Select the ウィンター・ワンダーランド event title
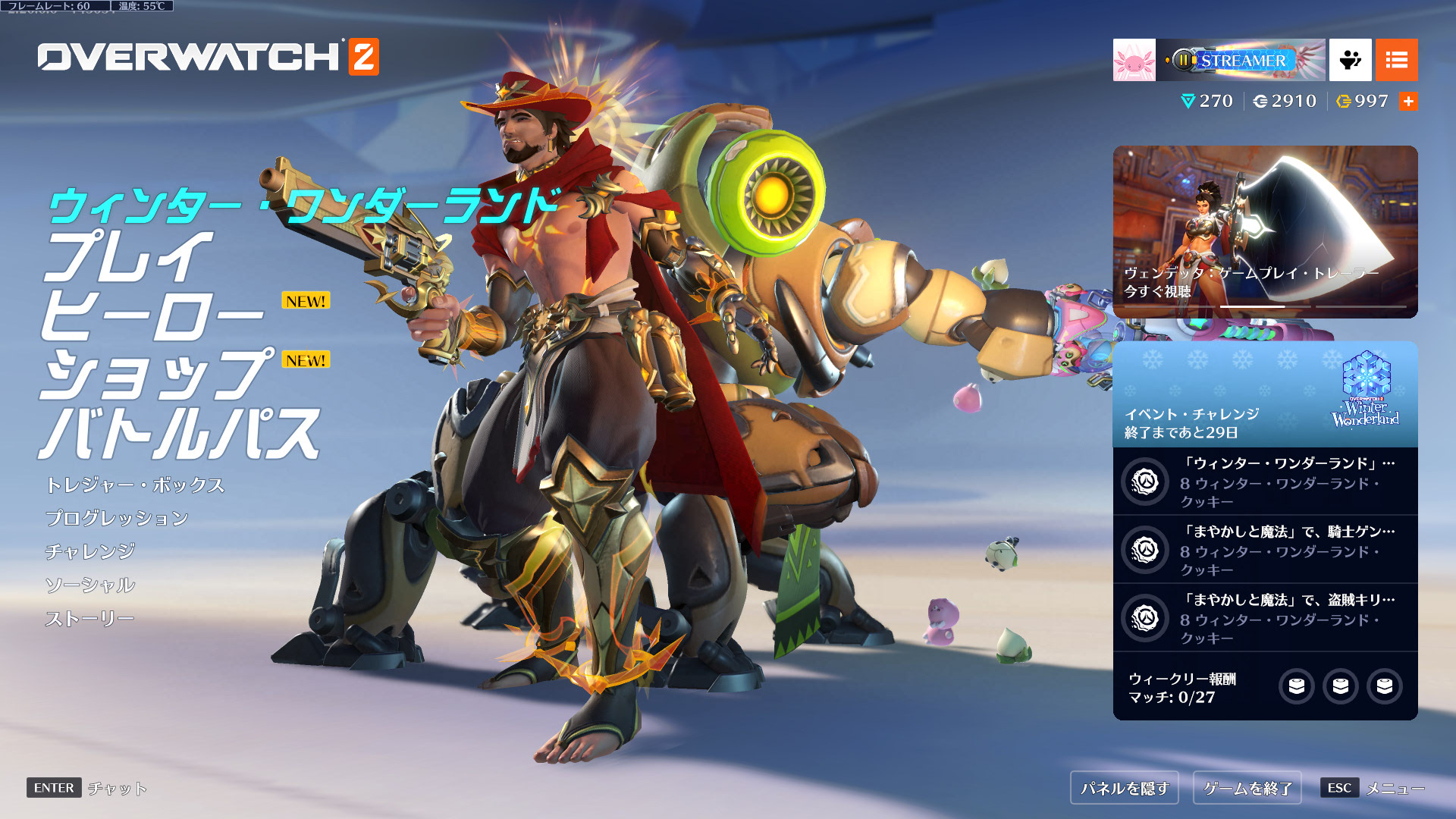1456x819 pixels. tap(303, 205)
